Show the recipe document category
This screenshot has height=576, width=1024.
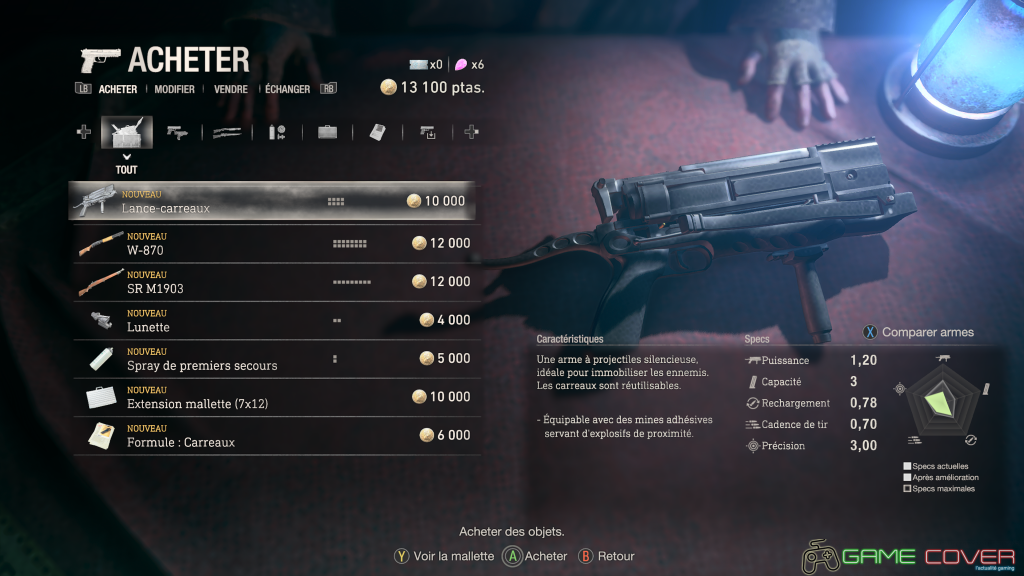tap(377, 132)
